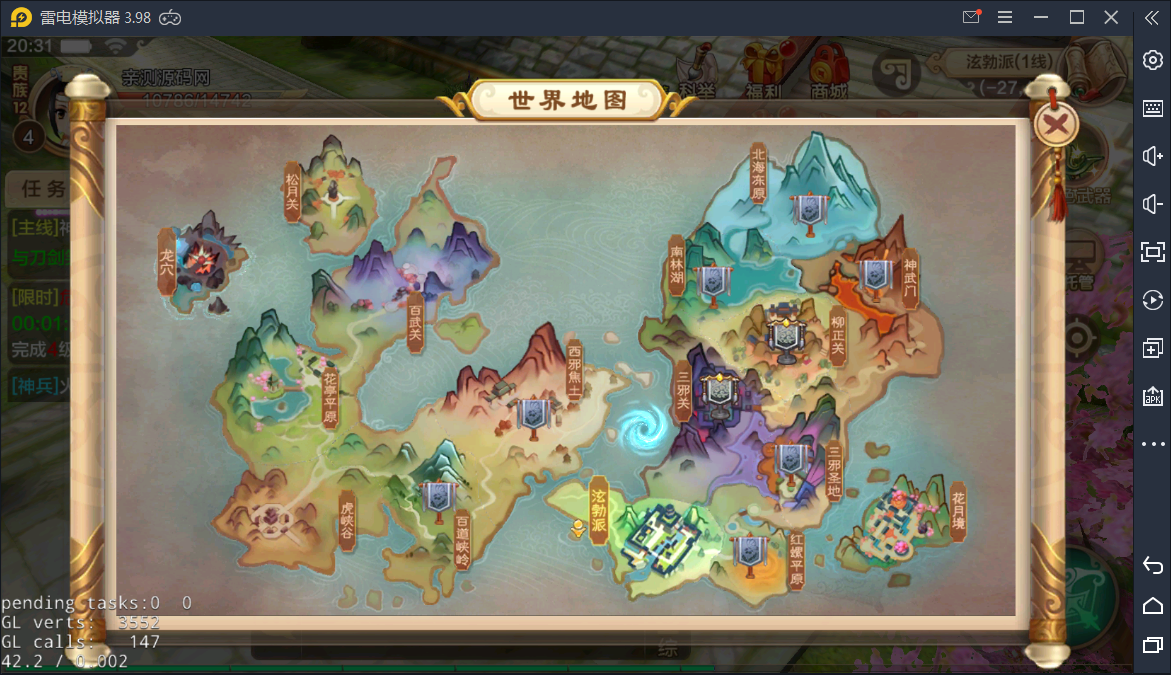
Task: Select the 三邪圣地 area
Action: point(834,471)
